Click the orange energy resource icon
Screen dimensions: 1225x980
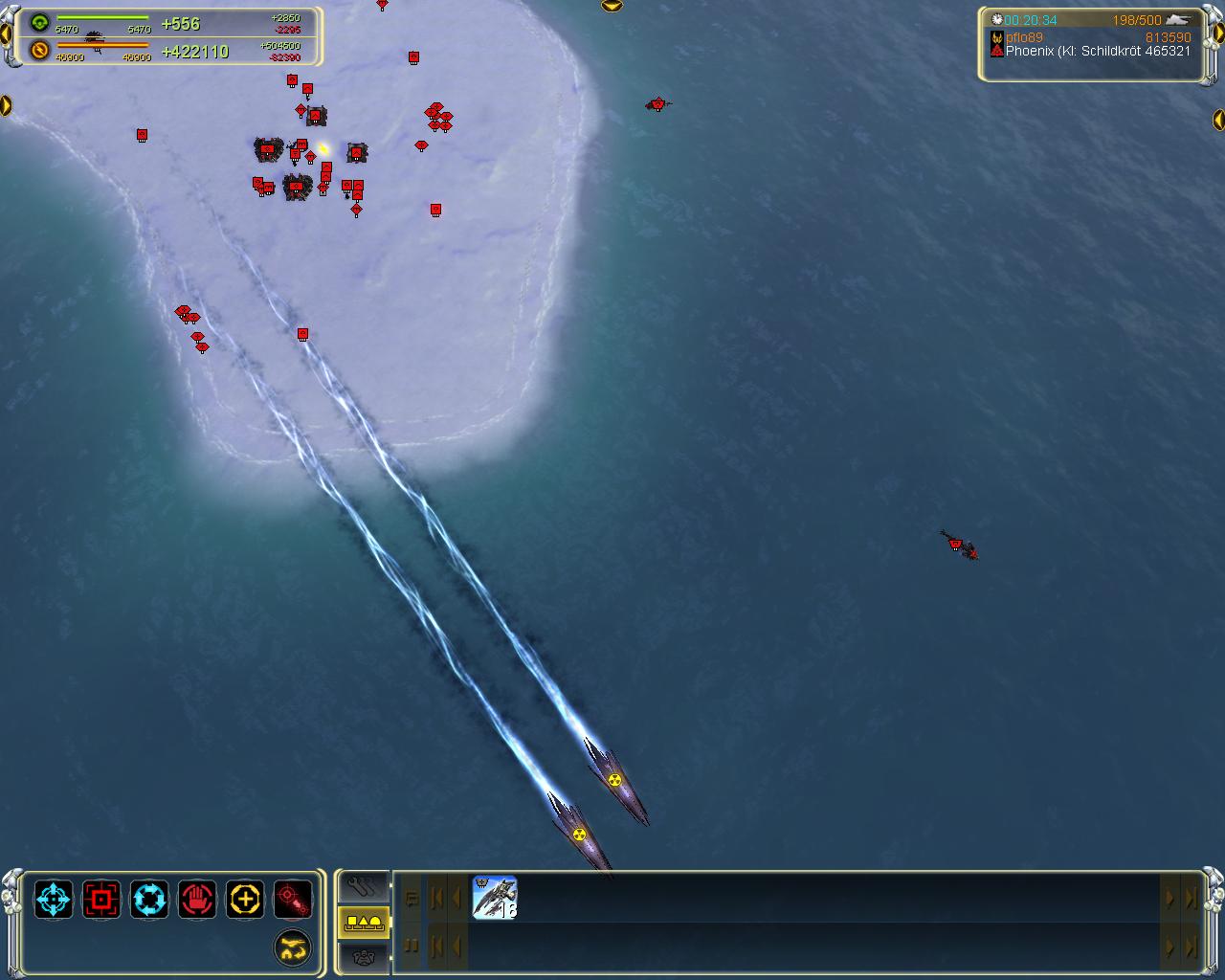(39, 50)
